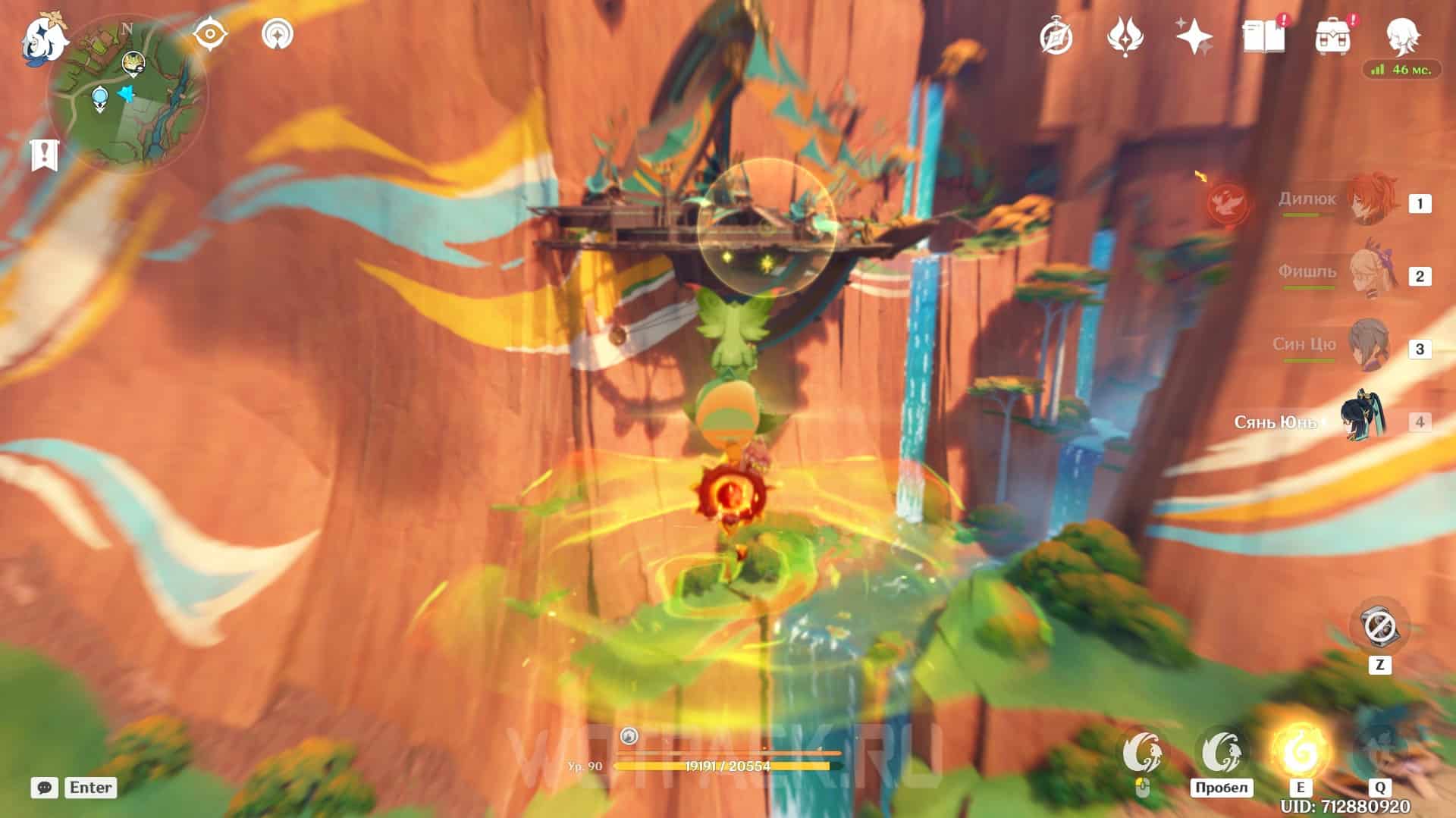This screenshot has height=818, width=1456.
Task: Open the Paimon menu
Action: (x=44, y=38)
